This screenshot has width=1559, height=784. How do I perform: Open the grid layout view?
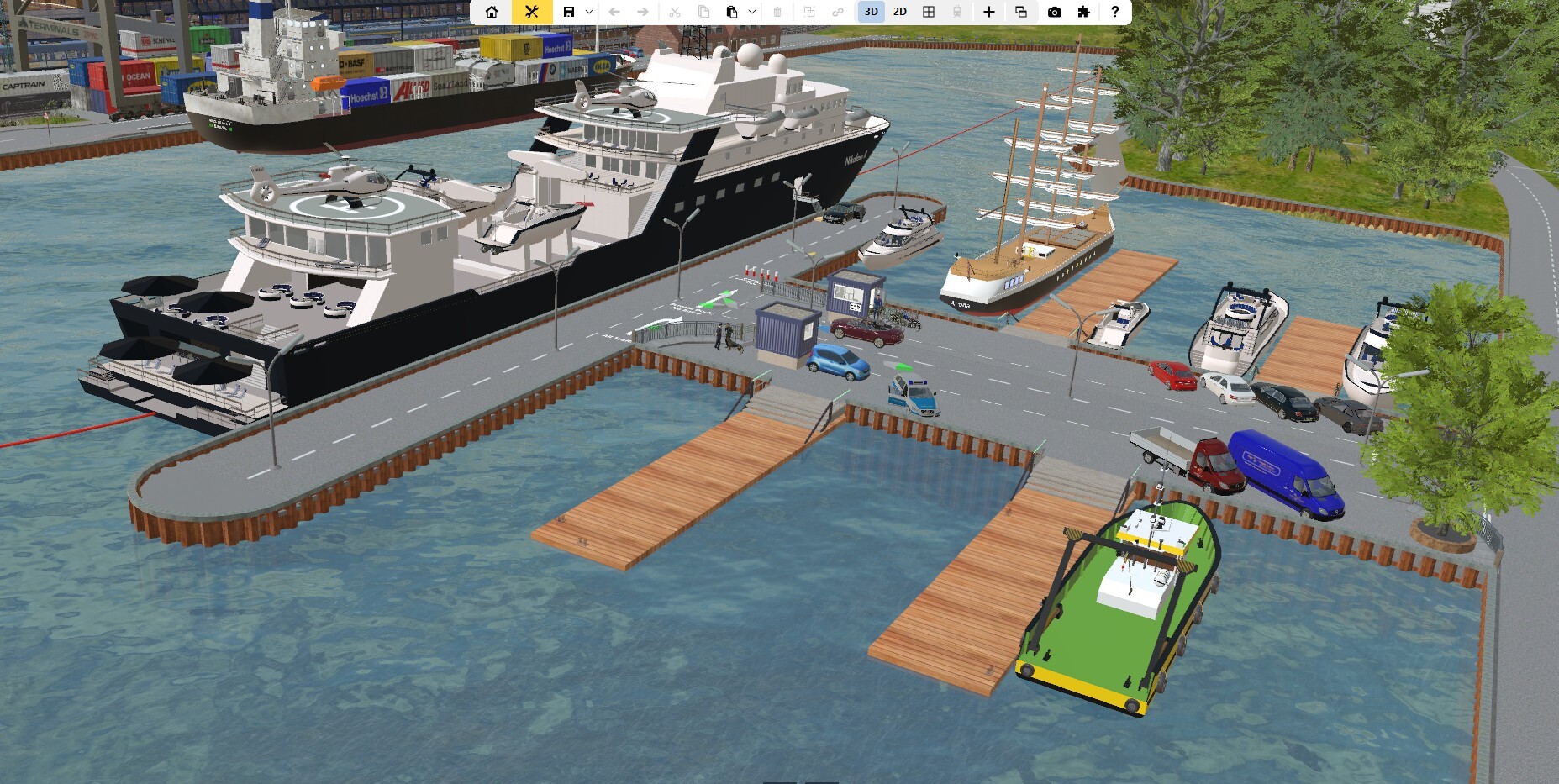[x=929, y=12]
